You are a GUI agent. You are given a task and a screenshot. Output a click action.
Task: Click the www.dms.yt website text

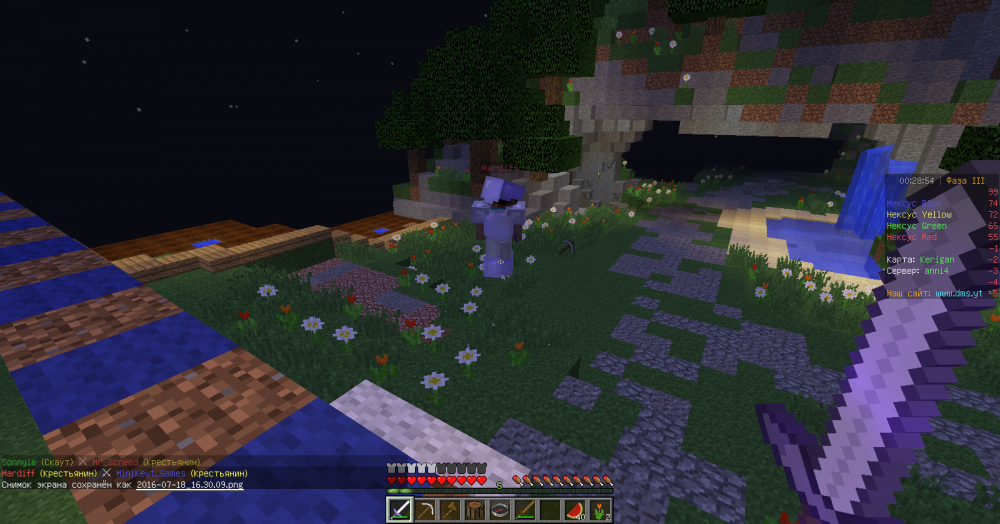click(957, 294)
